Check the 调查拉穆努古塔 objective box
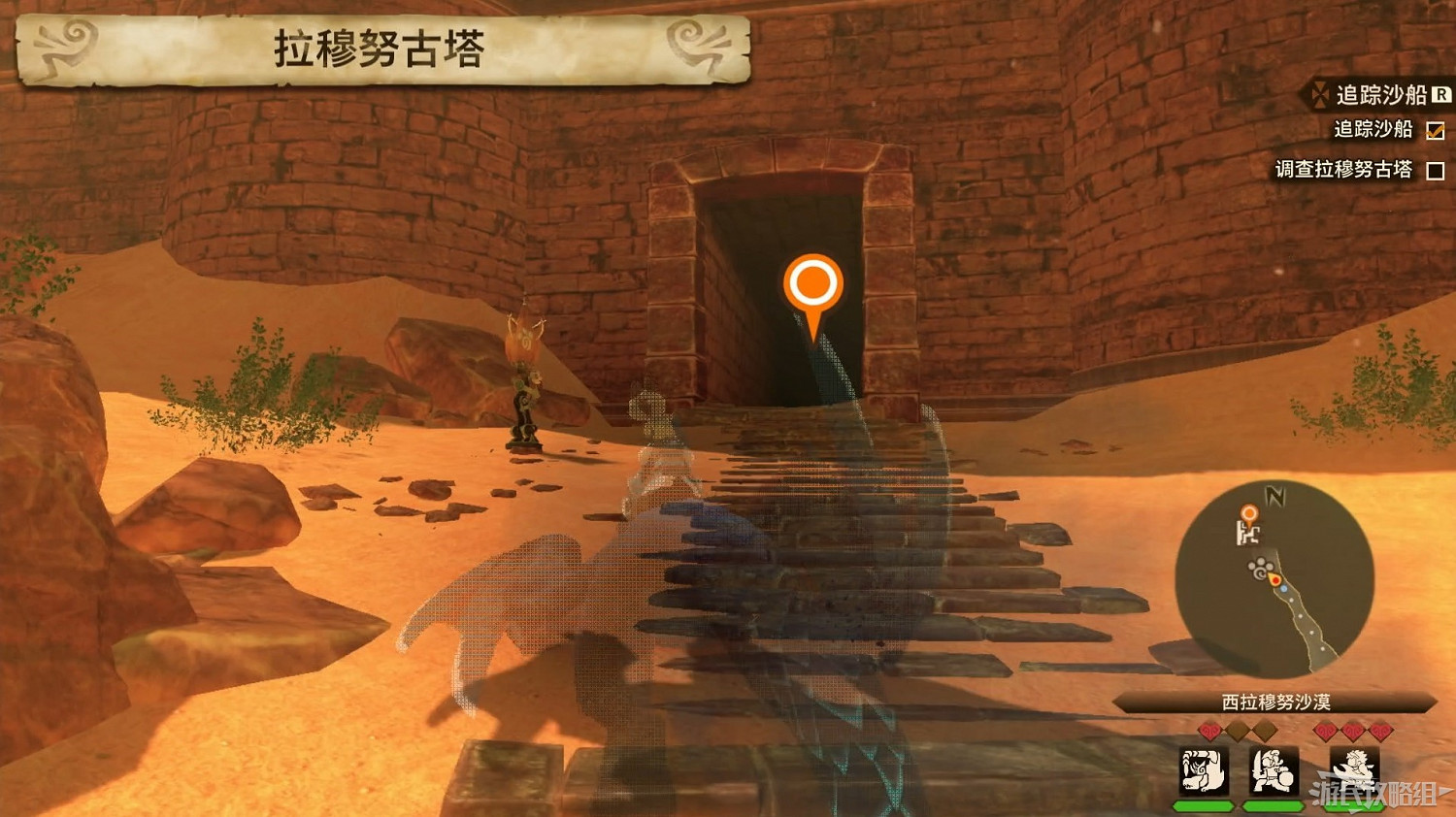The image size is (1456, 817). click(1437, 168)
